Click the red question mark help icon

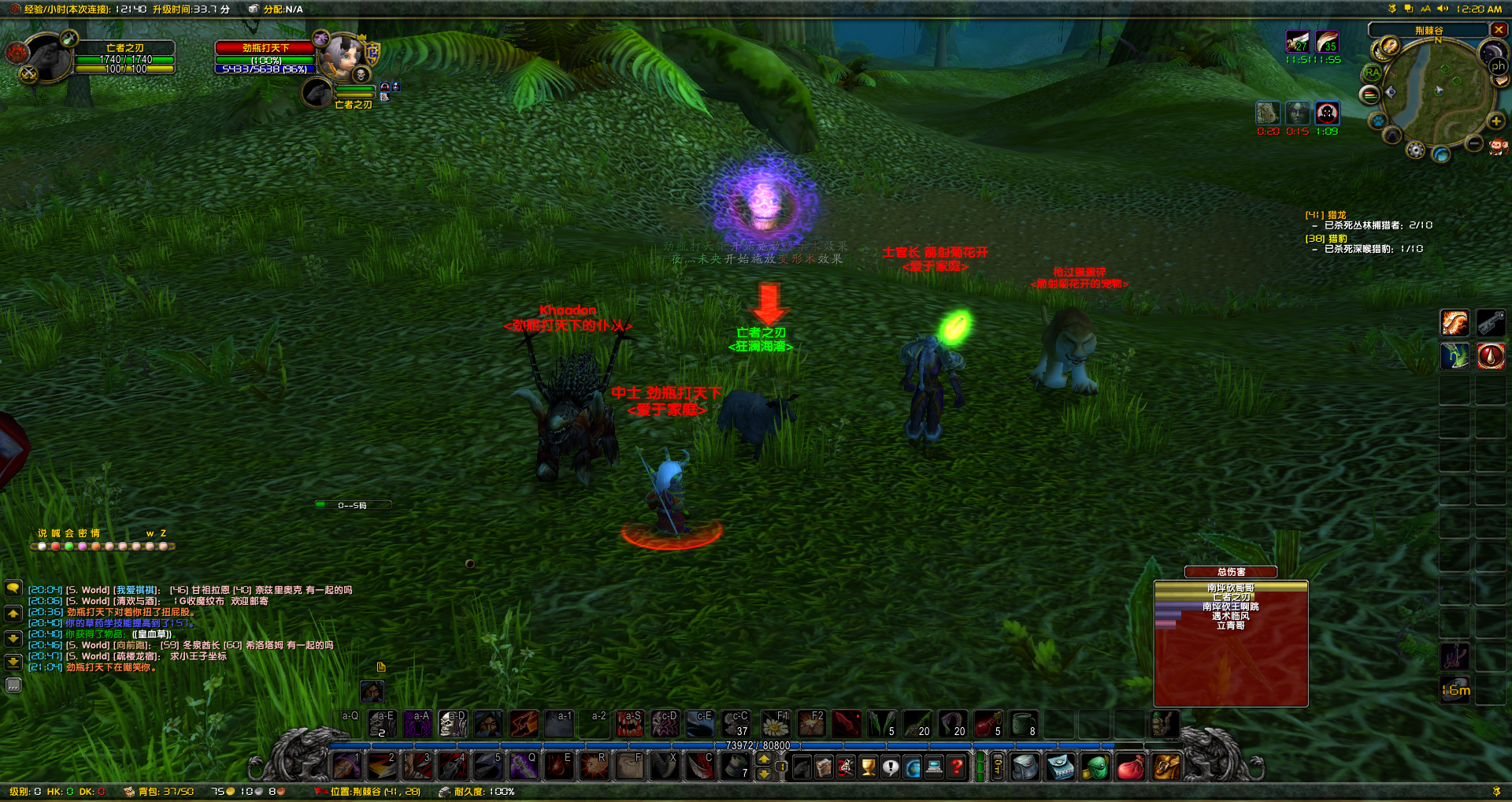[x=958, y=767]
